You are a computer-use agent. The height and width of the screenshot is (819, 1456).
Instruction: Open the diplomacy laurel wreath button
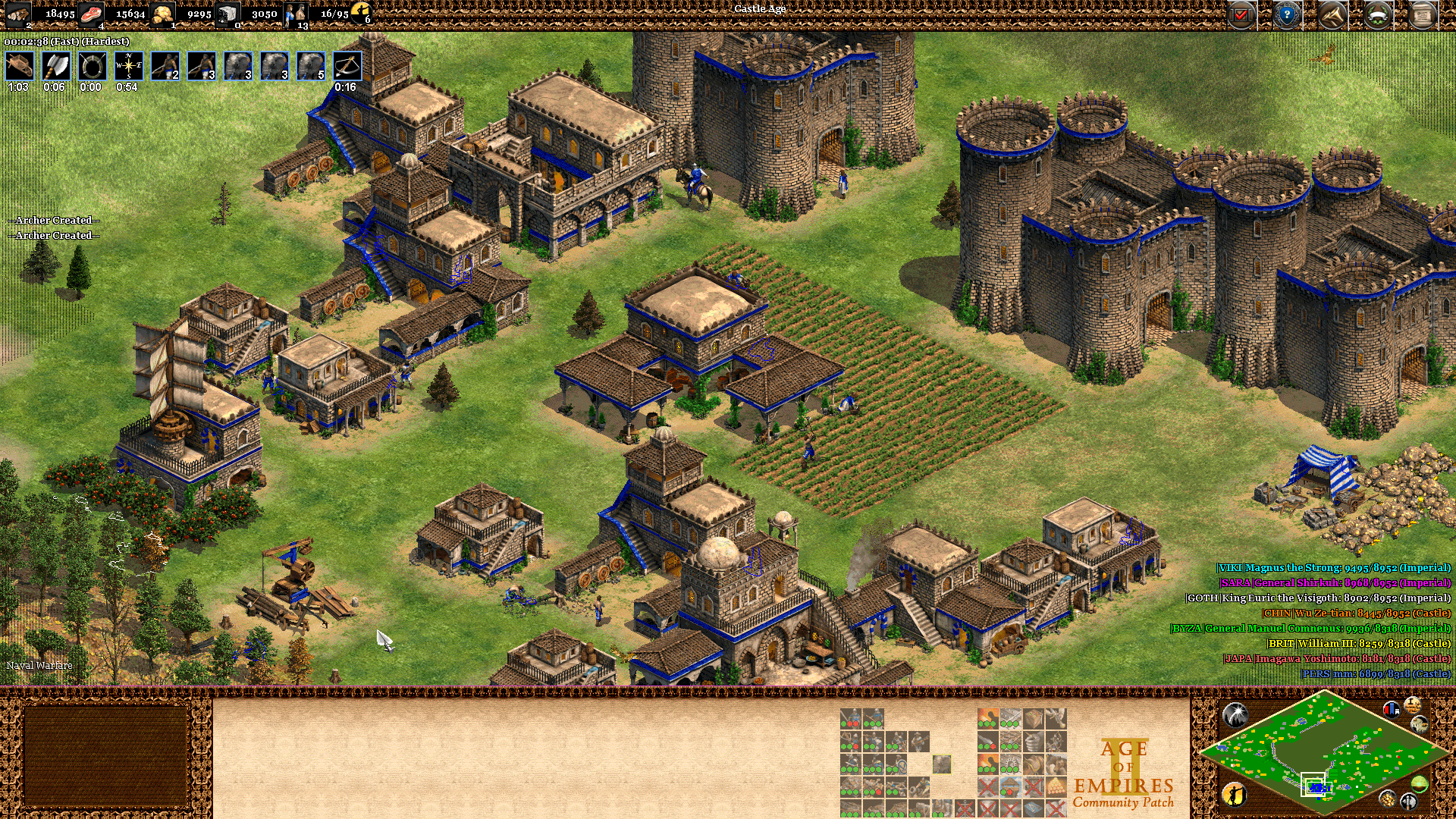[x=1378, y=14]
